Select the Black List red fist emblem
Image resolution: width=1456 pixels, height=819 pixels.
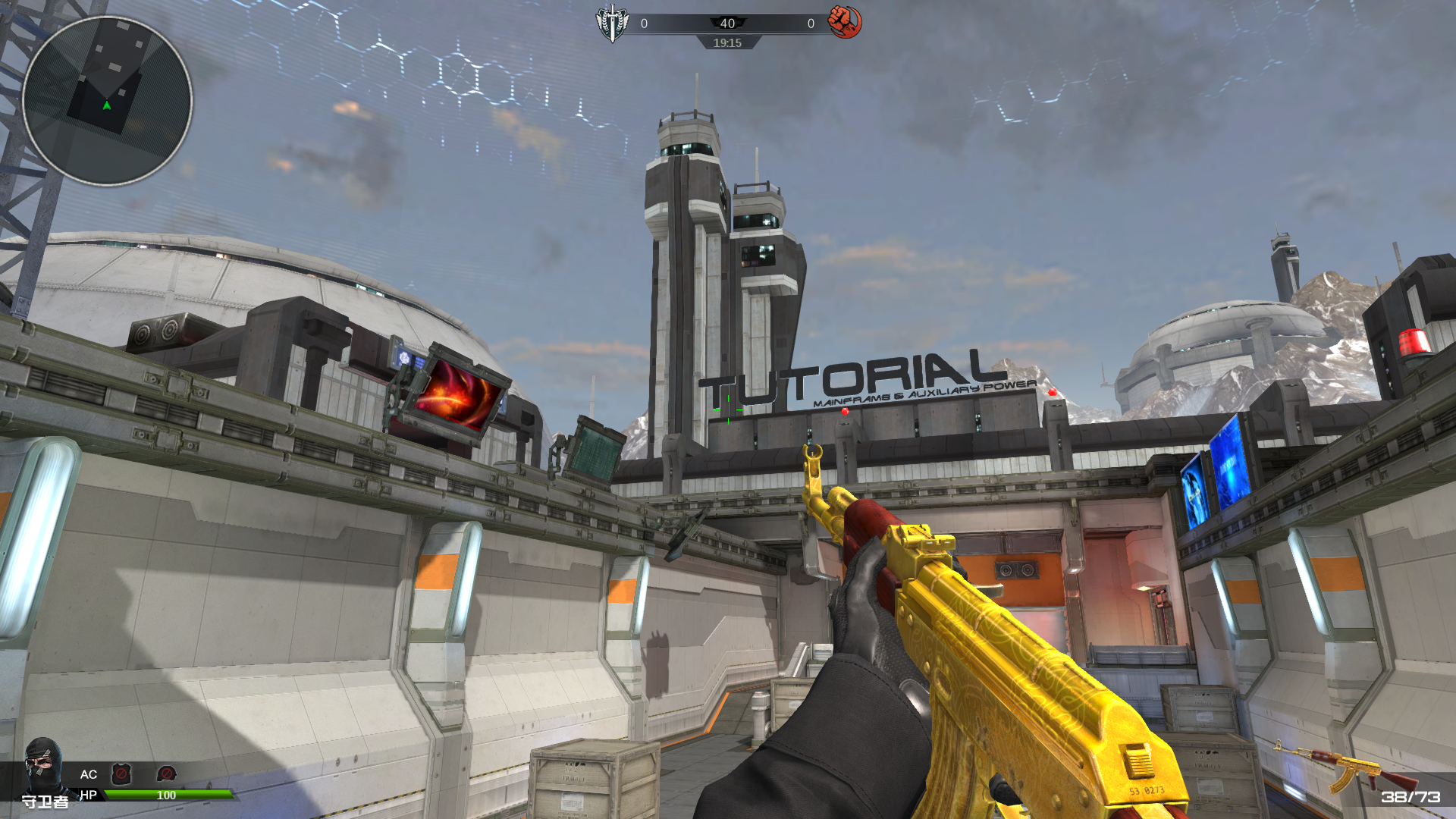point(844,22)
